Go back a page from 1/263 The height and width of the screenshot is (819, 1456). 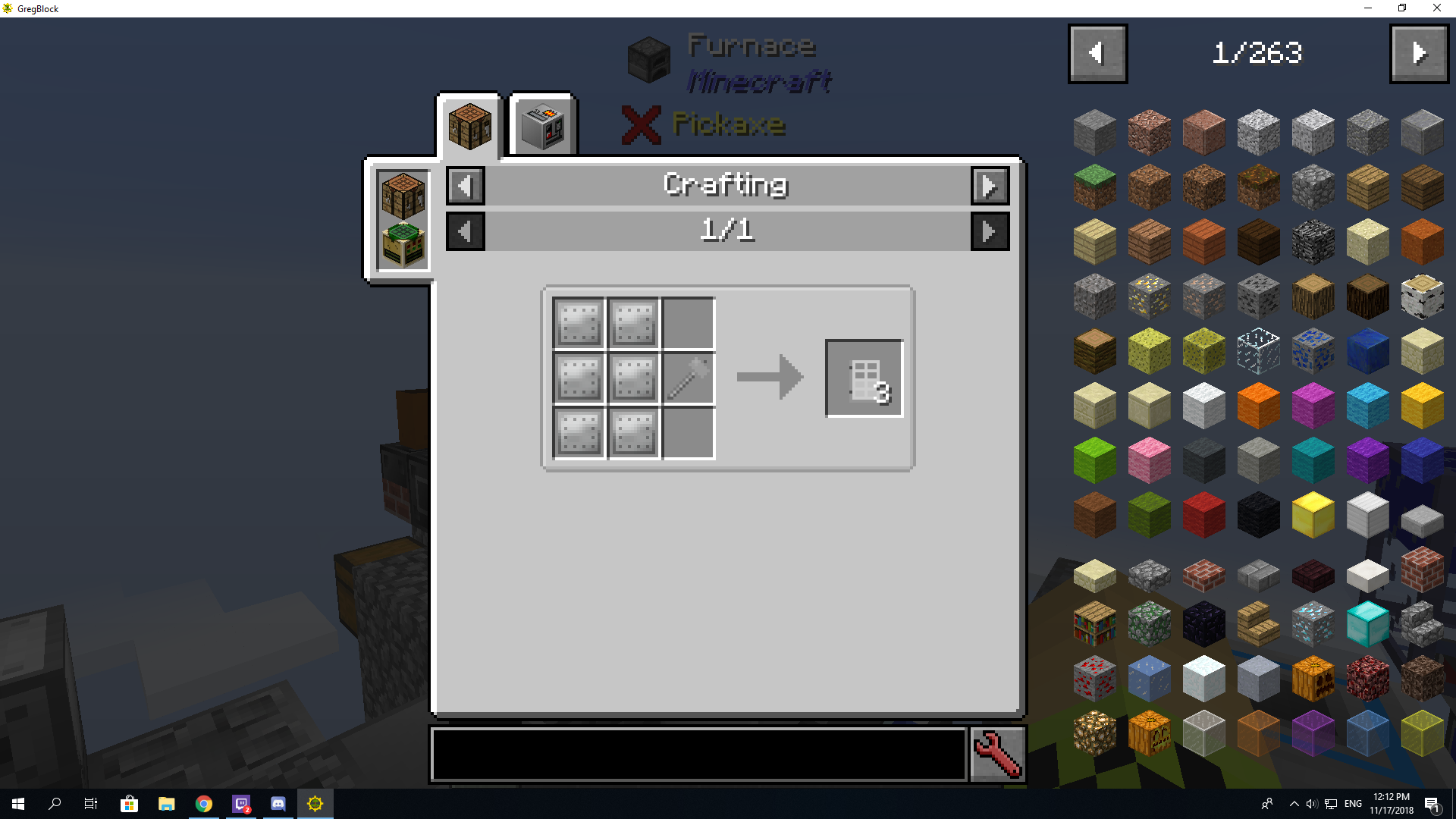pyautogui.click(x=1097, y=53)
